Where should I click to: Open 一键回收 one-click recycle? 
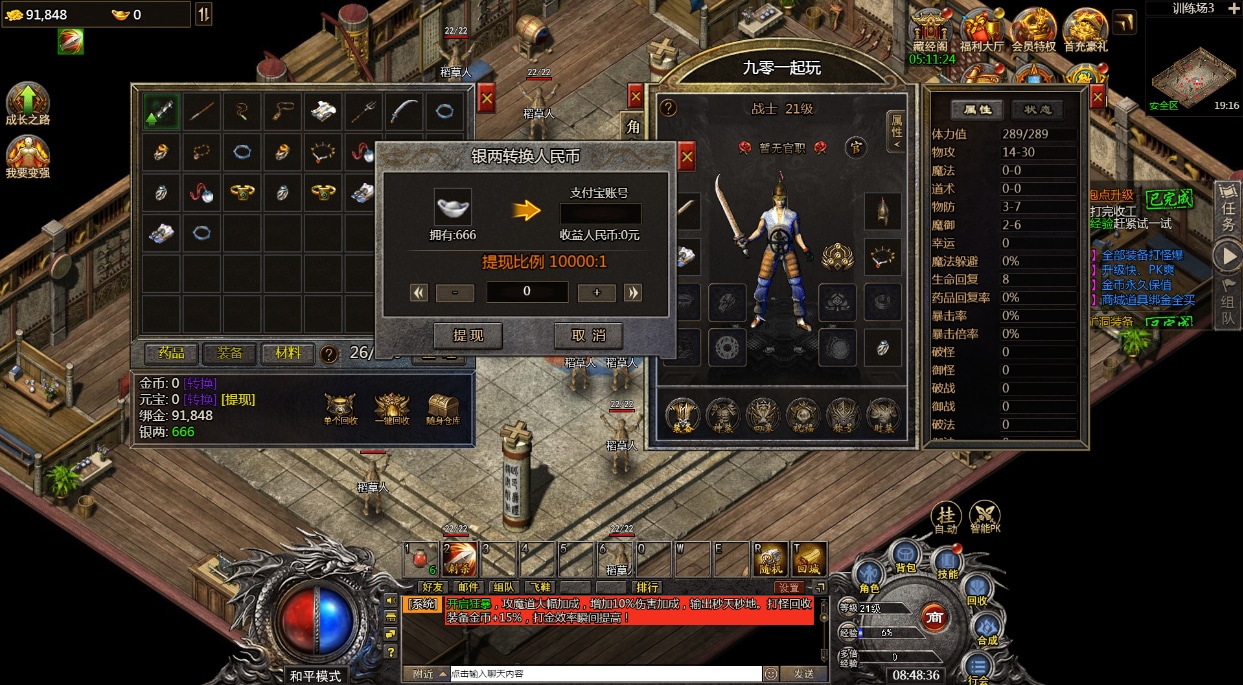(392, 409)
